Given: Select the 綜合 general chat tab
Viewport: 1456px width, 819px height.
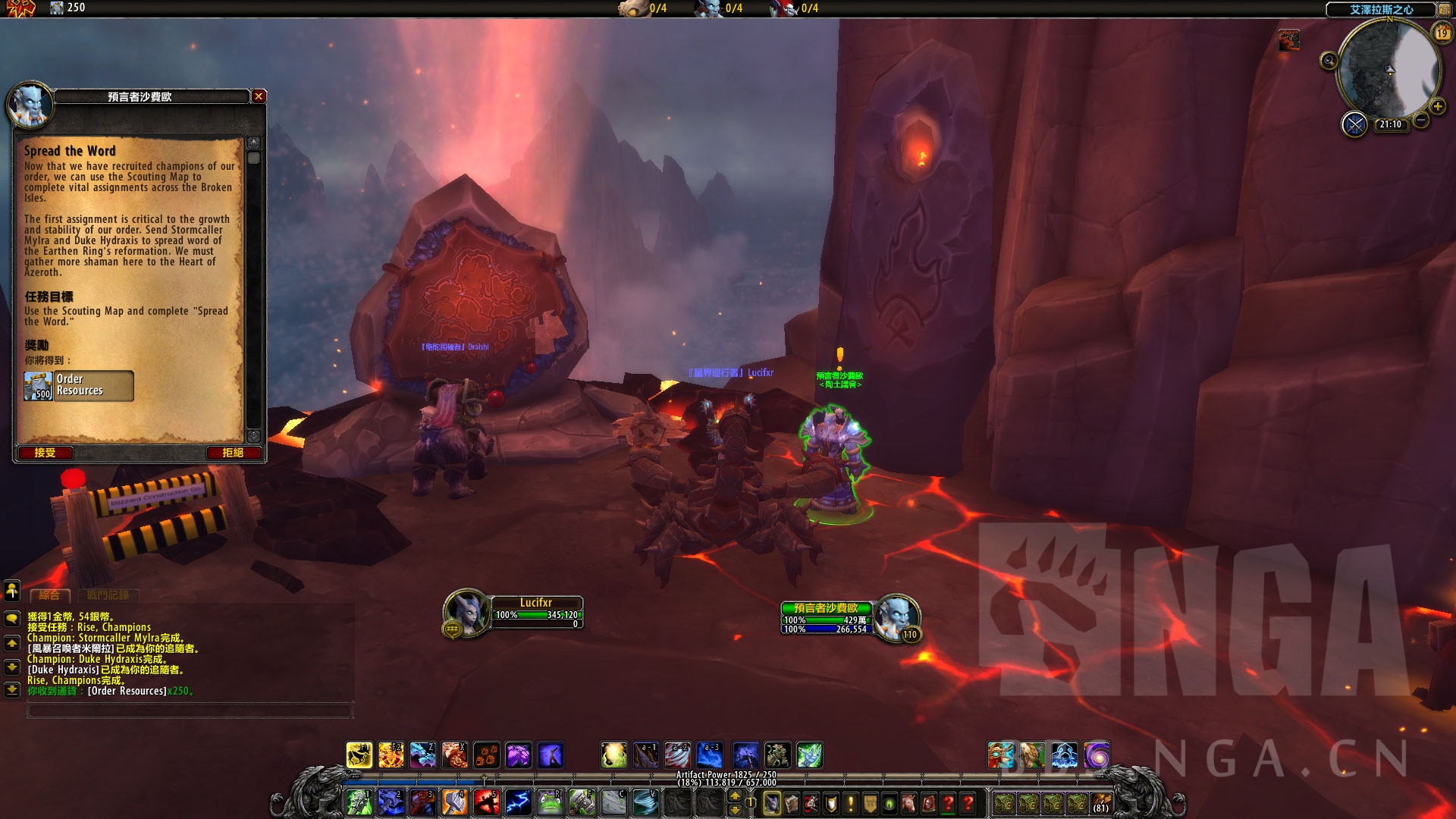Looking at the screenshot, I should (50, 595).
